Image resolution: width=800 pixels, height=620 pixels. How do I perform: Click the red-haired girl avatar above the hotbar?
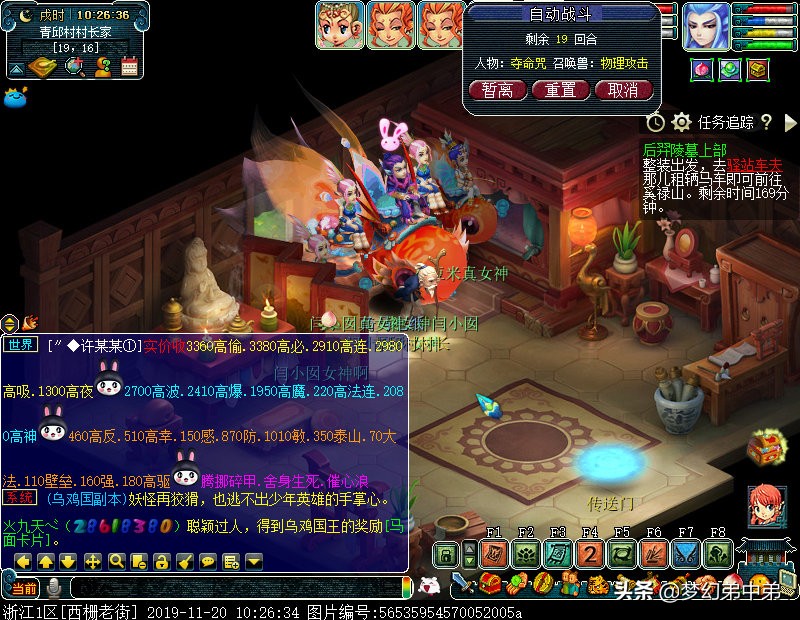(766, 506)
